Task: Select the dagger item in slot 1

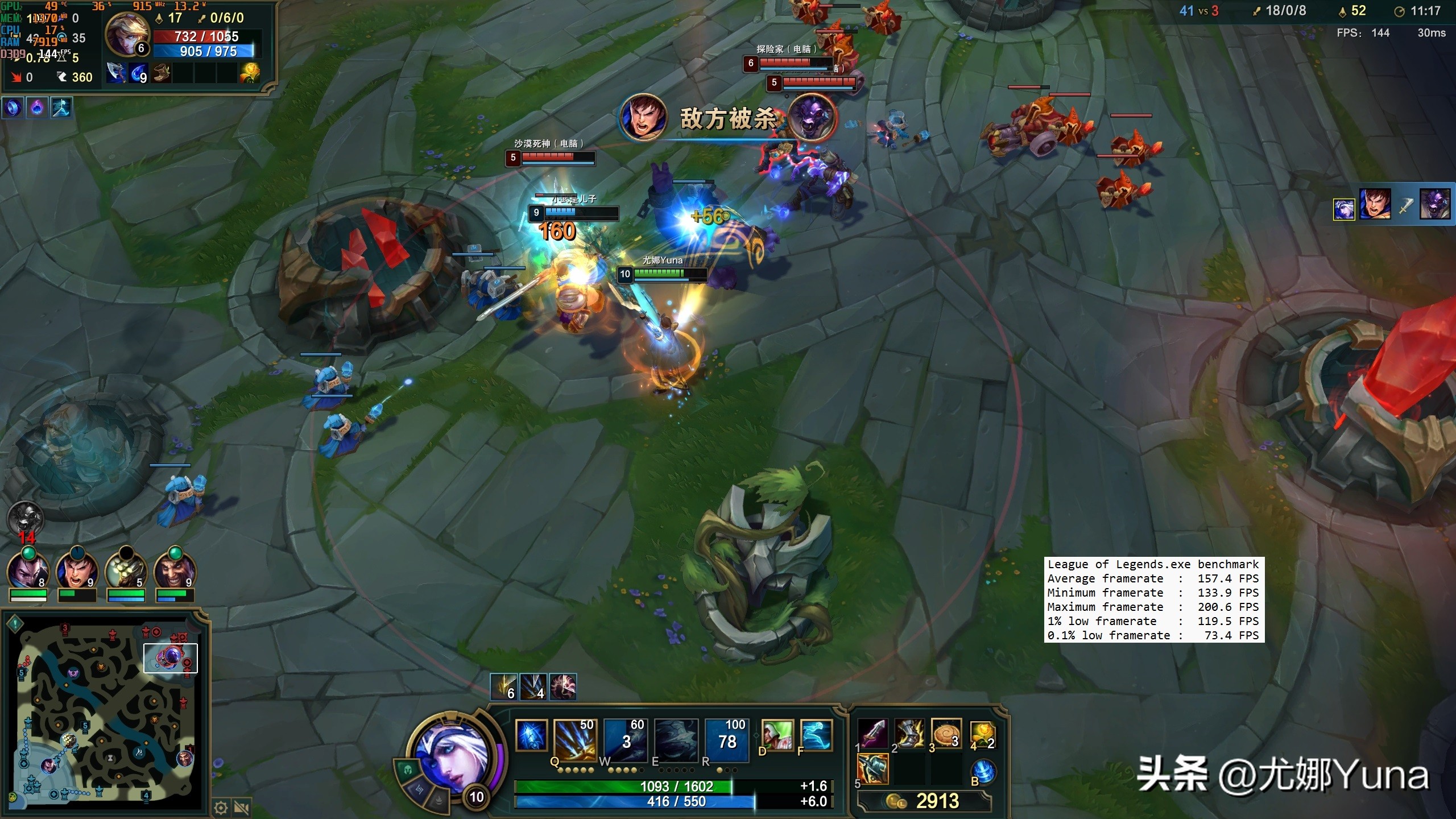Action: pyautogui.click(x=873, y=734)
